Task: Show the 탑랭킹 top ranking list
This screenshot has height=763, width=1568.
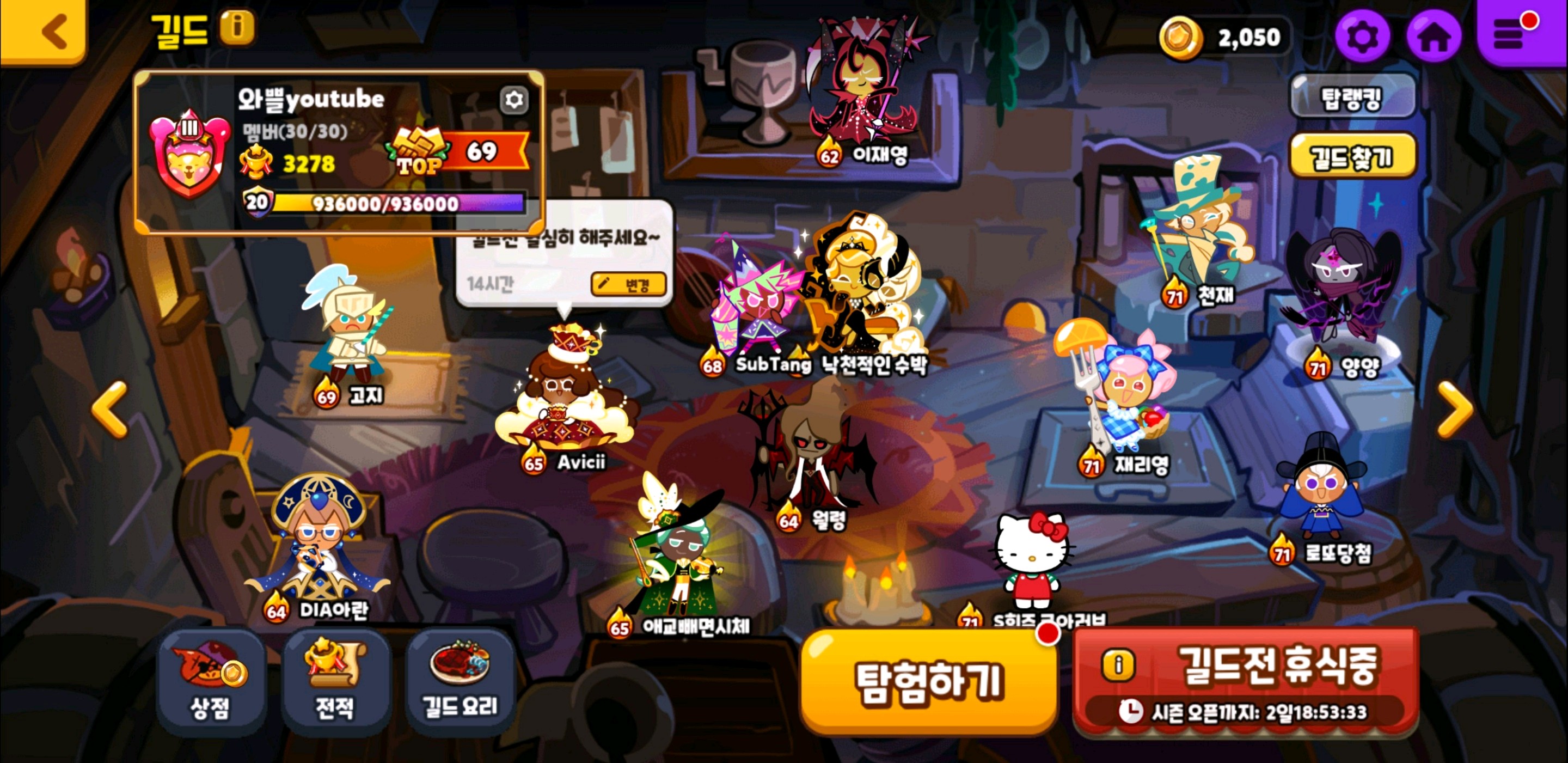Action: [1352, 97]
